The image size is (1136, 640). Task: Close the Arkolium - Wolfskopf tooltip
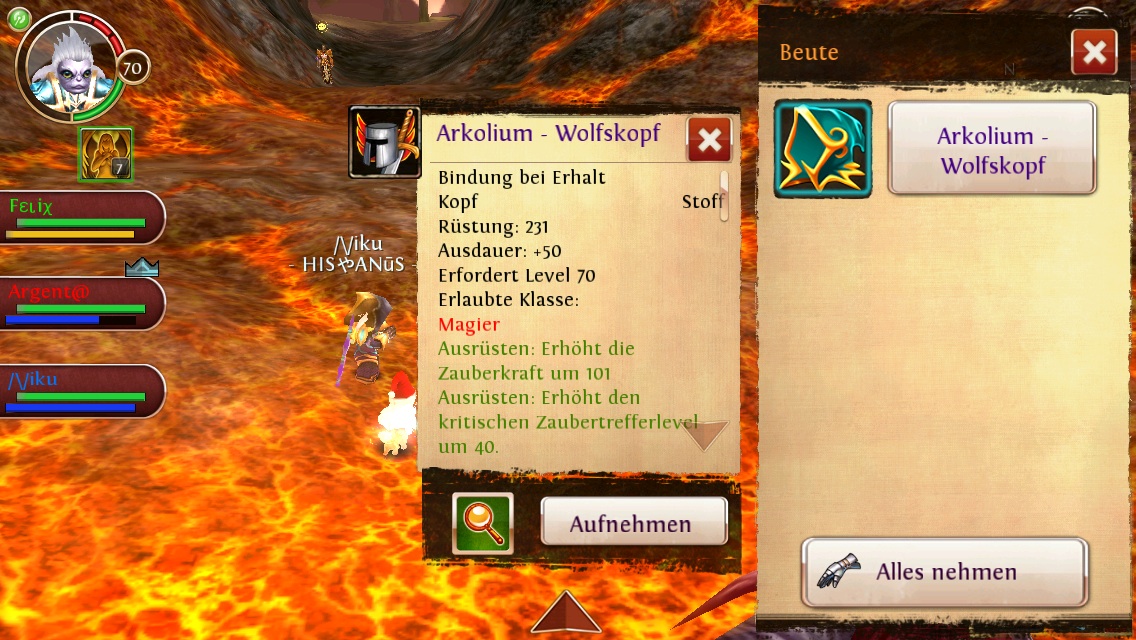coord(709,141)
